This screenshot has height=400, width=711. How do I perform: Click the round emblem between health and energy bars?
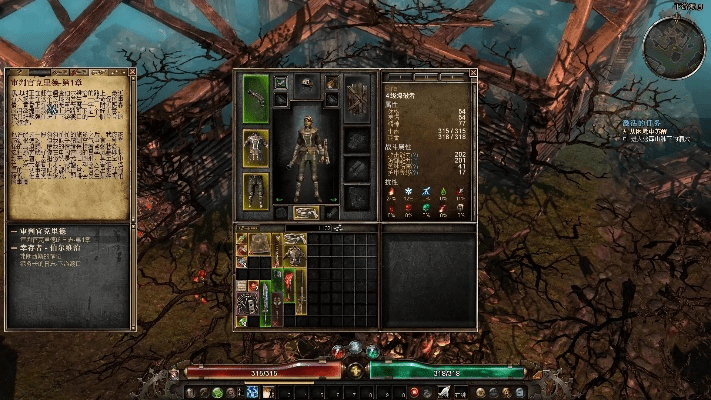coord(355,370)
